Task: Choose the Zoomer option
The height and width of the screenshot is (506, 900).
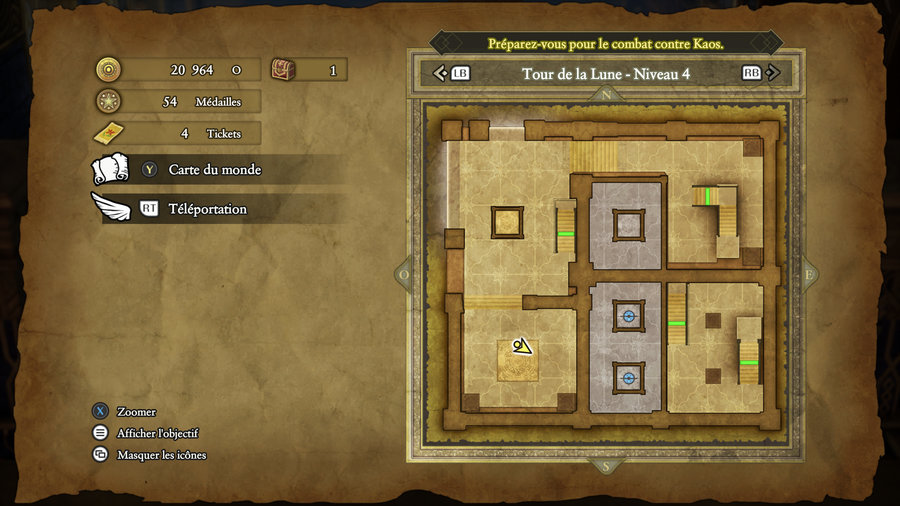Action: click(135, 412)
